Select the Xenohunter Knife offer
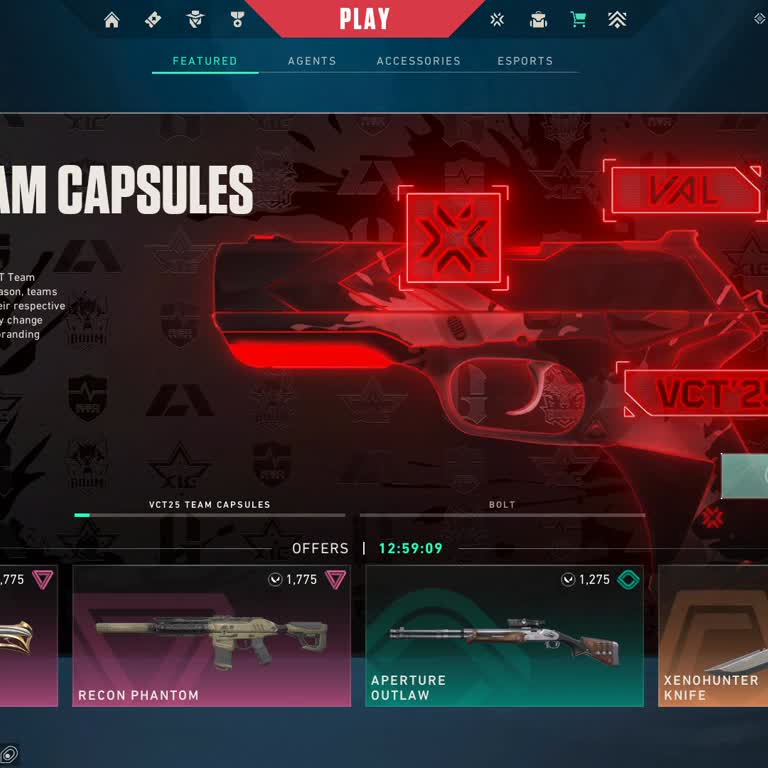The width and height of the screenshot is (768, 768). point(713,636)
